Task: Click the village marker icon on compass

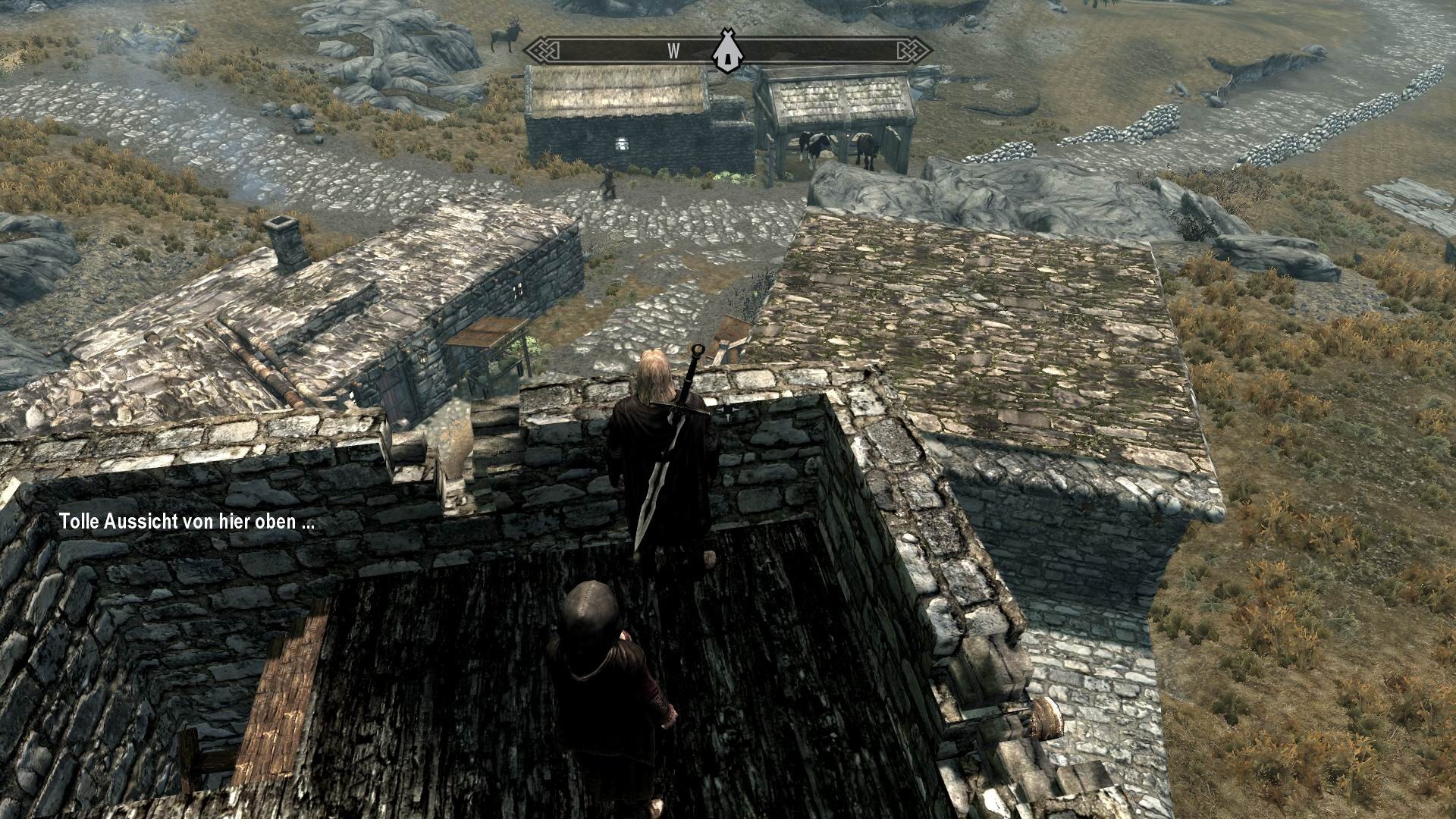Action: point(726,52)
